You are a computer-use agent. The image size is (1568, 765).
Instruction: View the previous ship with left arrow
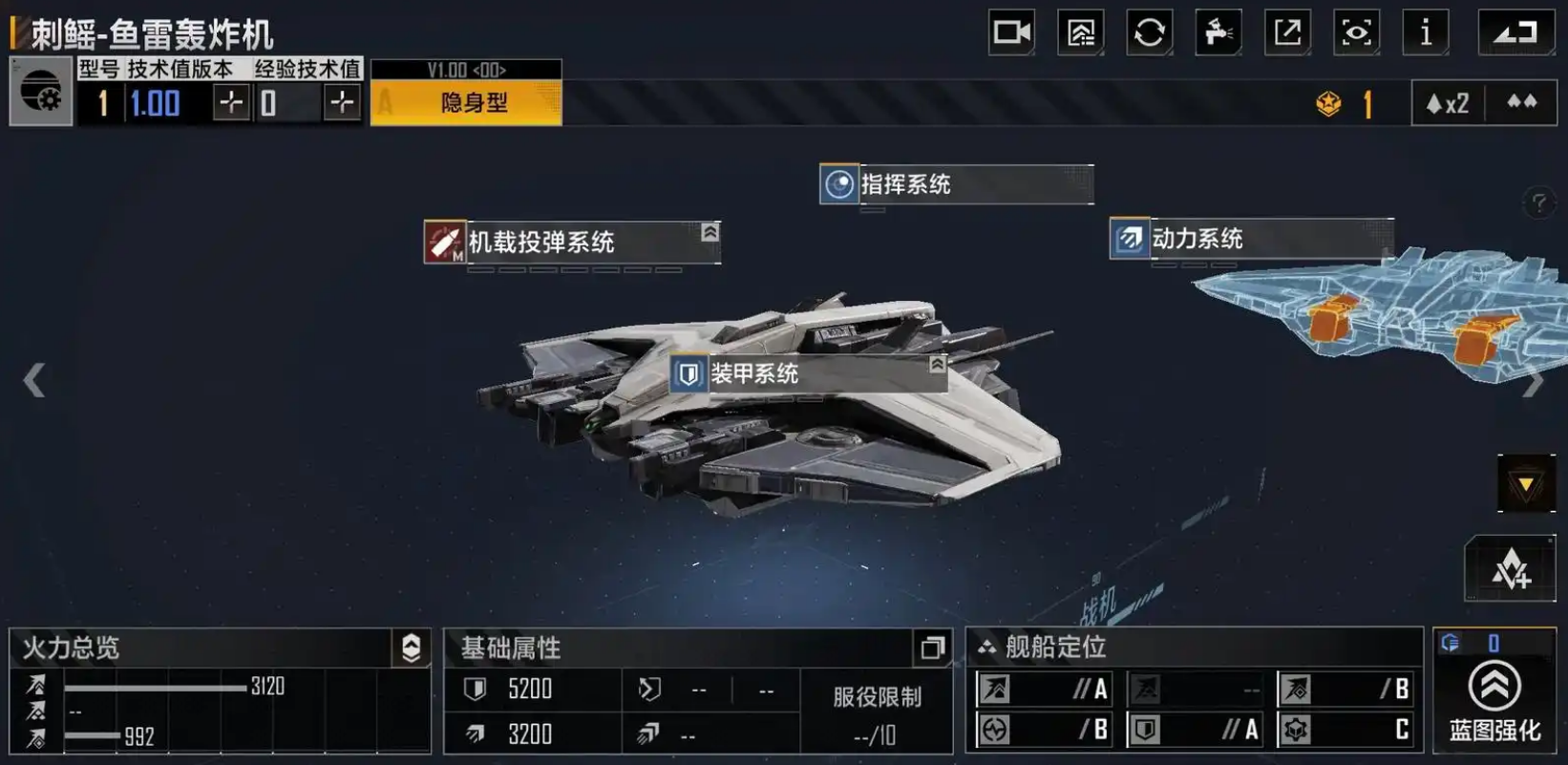(x=34, y=380)
